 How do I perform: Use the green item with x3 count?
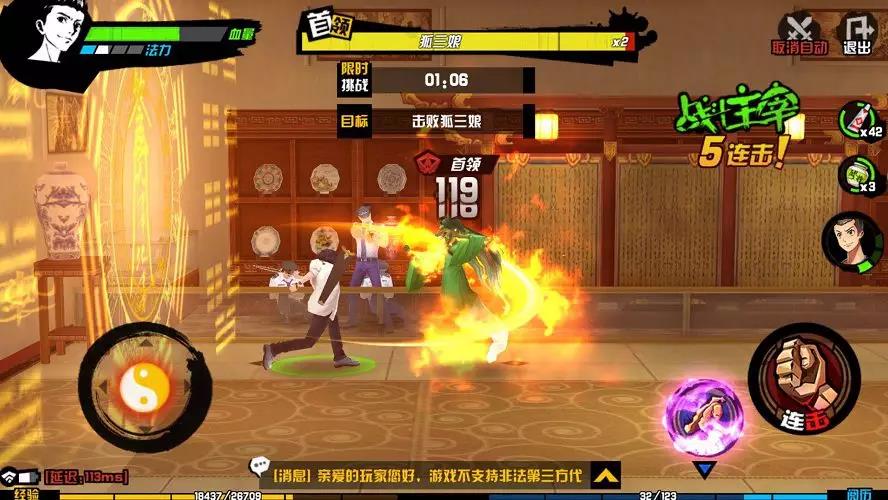click(x=855, y=174)
